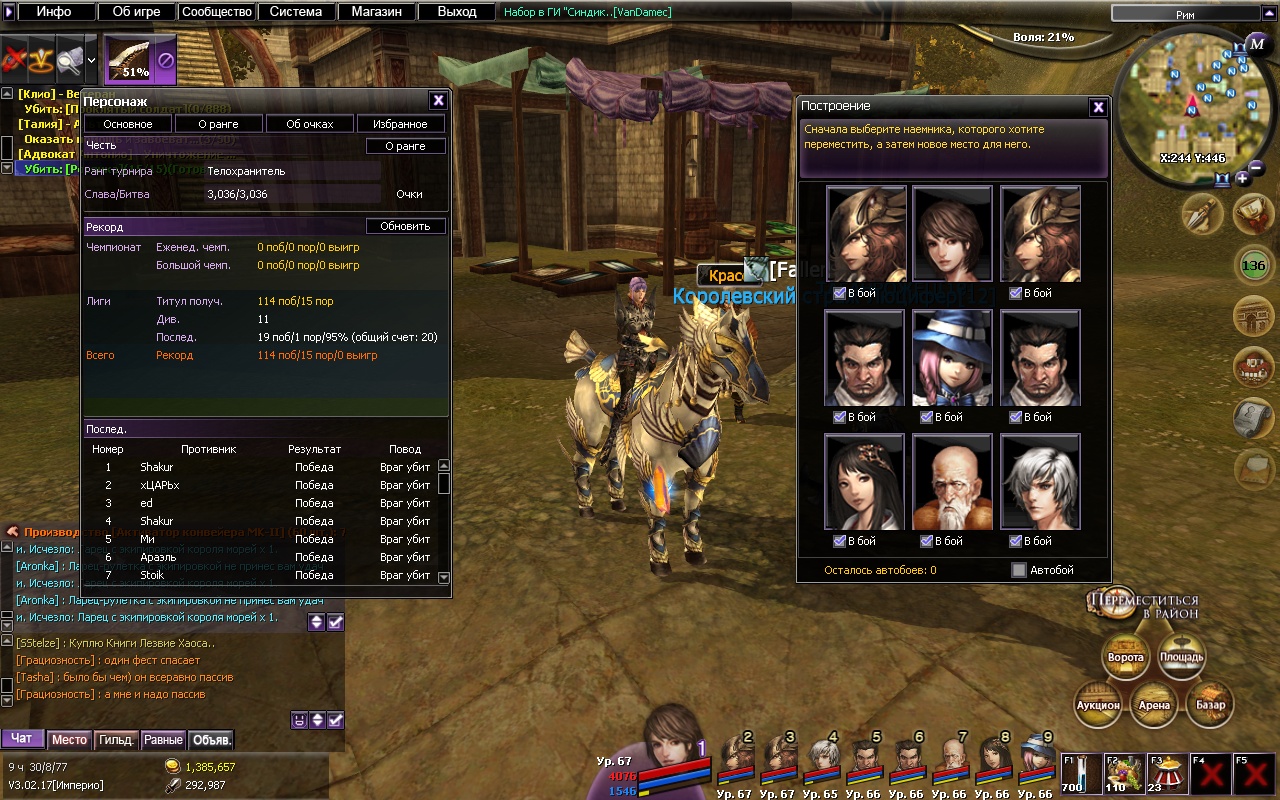
Task: Select the old bearded mercenary portrait
Action: [x=952, y=482]
